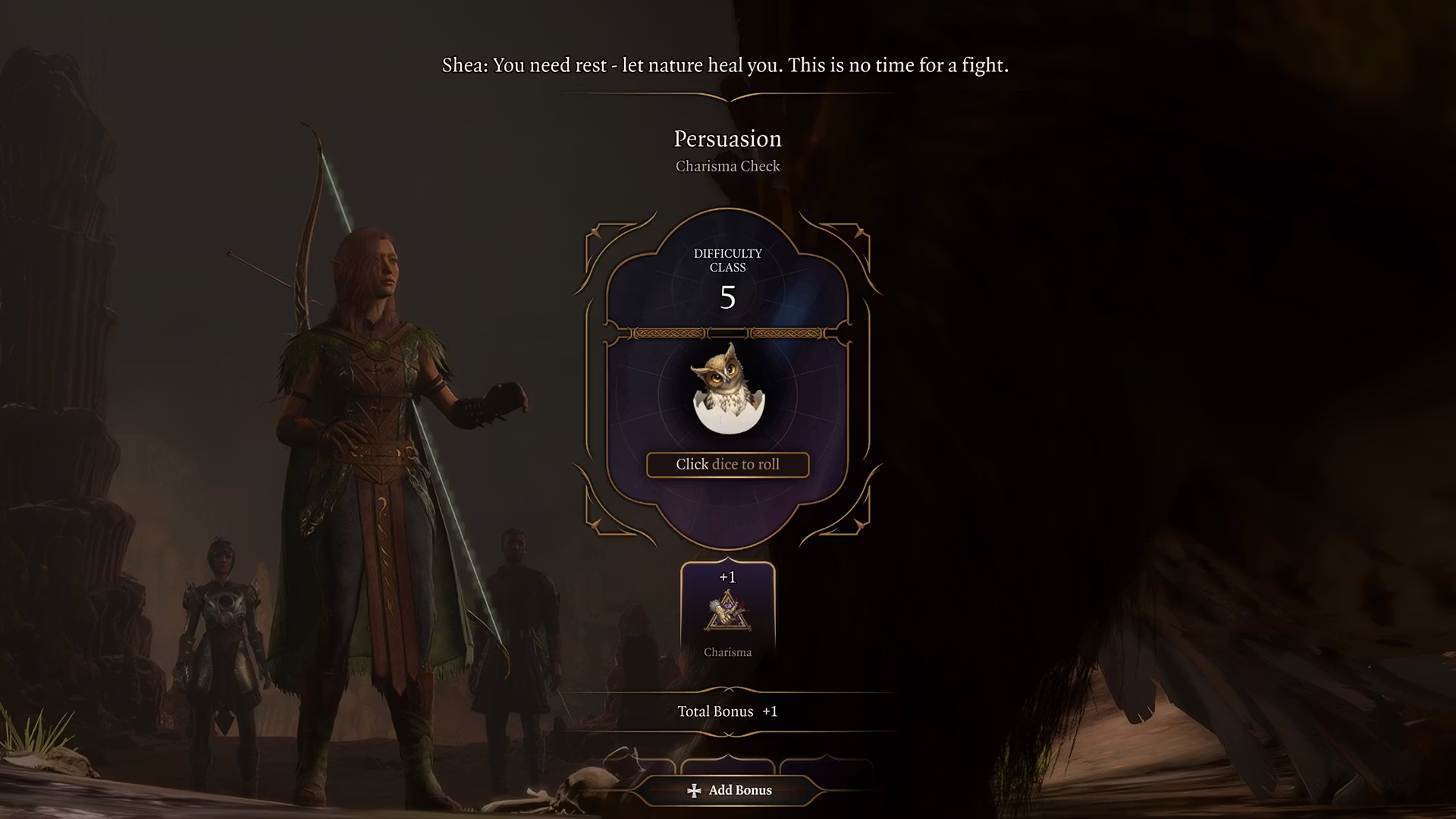Open the Add Bonus panel
The height and width of the screenshot is (819, 1456).
[729, 790]
